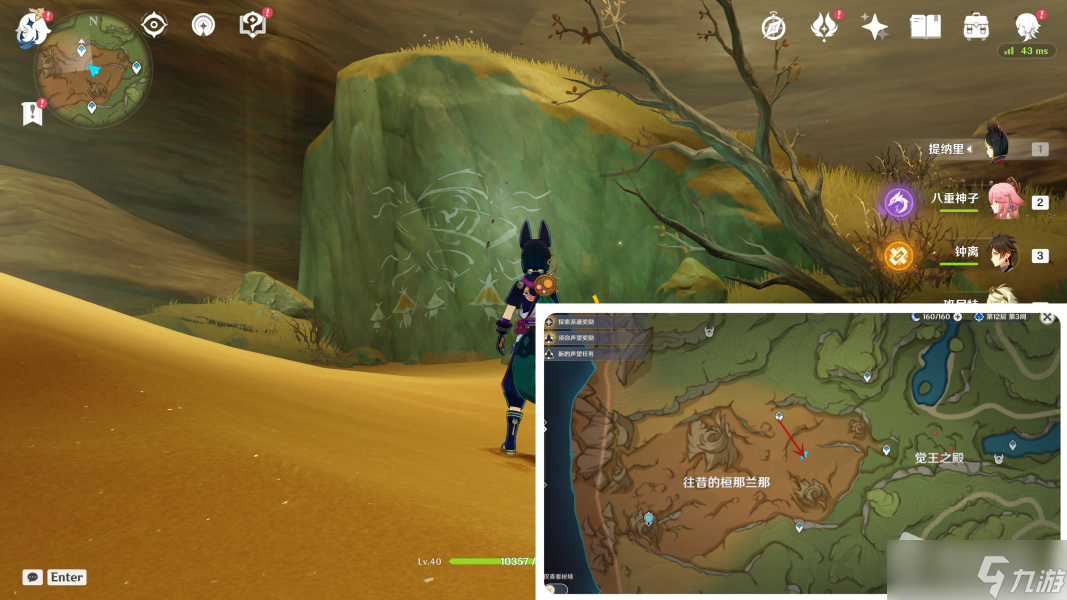
Task: Open the Paimon menu icon
Action: point(32,27)
